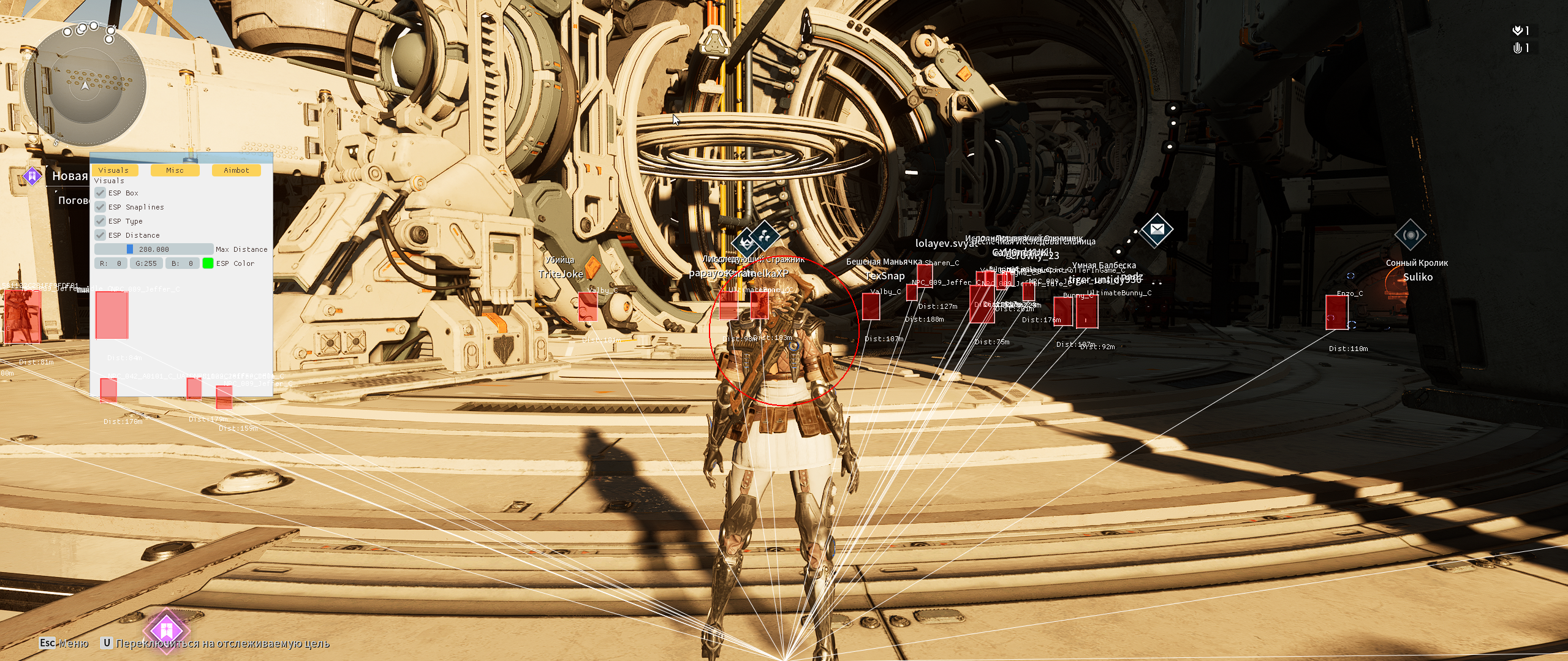Select the R color value field
The image size is (1568, 661).
pyautogui.click(x=111, y=263)
